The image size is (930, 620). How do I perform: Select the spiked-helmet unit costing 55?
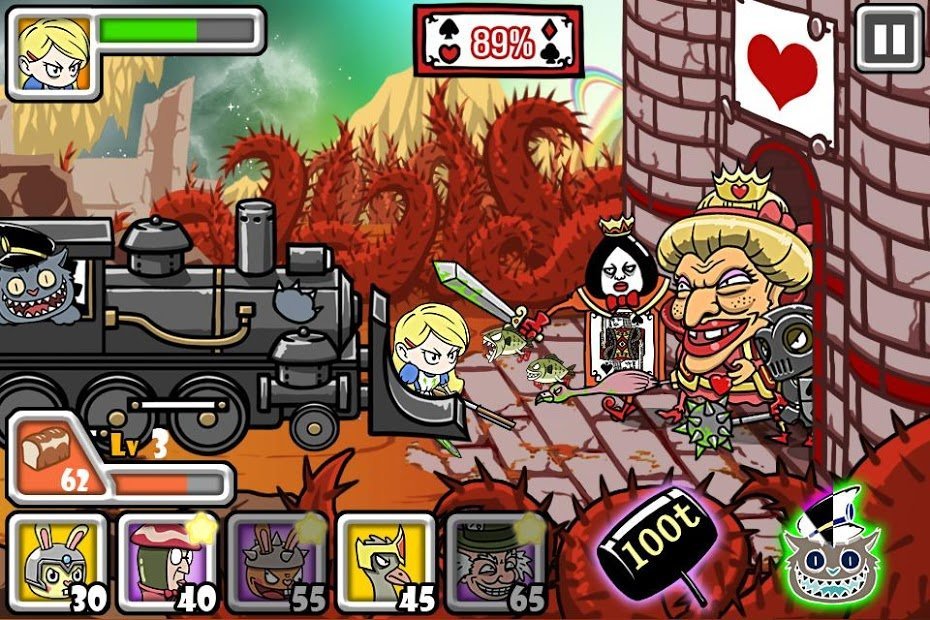point(275,561)
